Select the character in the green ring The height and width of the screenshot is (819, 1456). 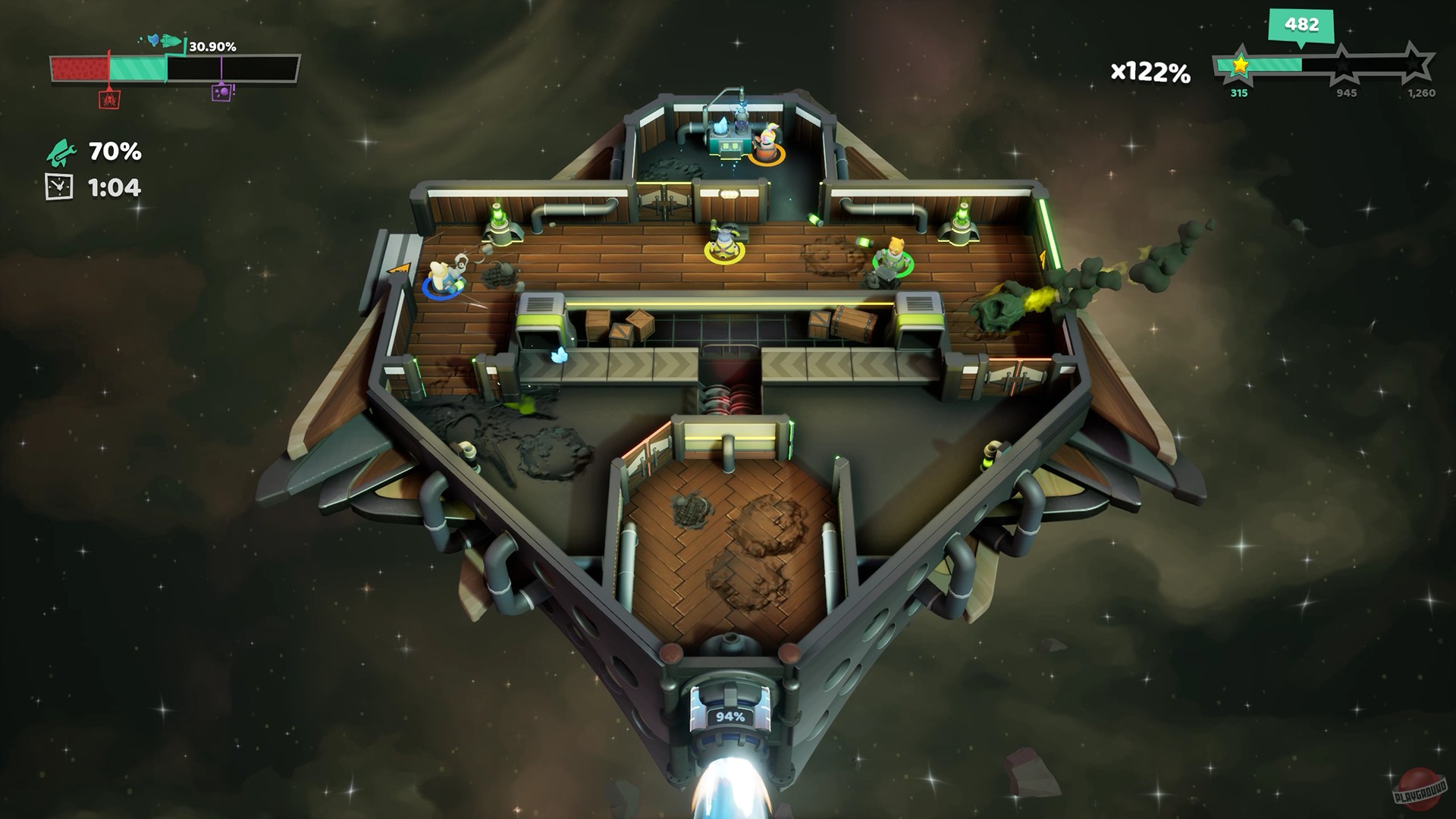(892, 258)
